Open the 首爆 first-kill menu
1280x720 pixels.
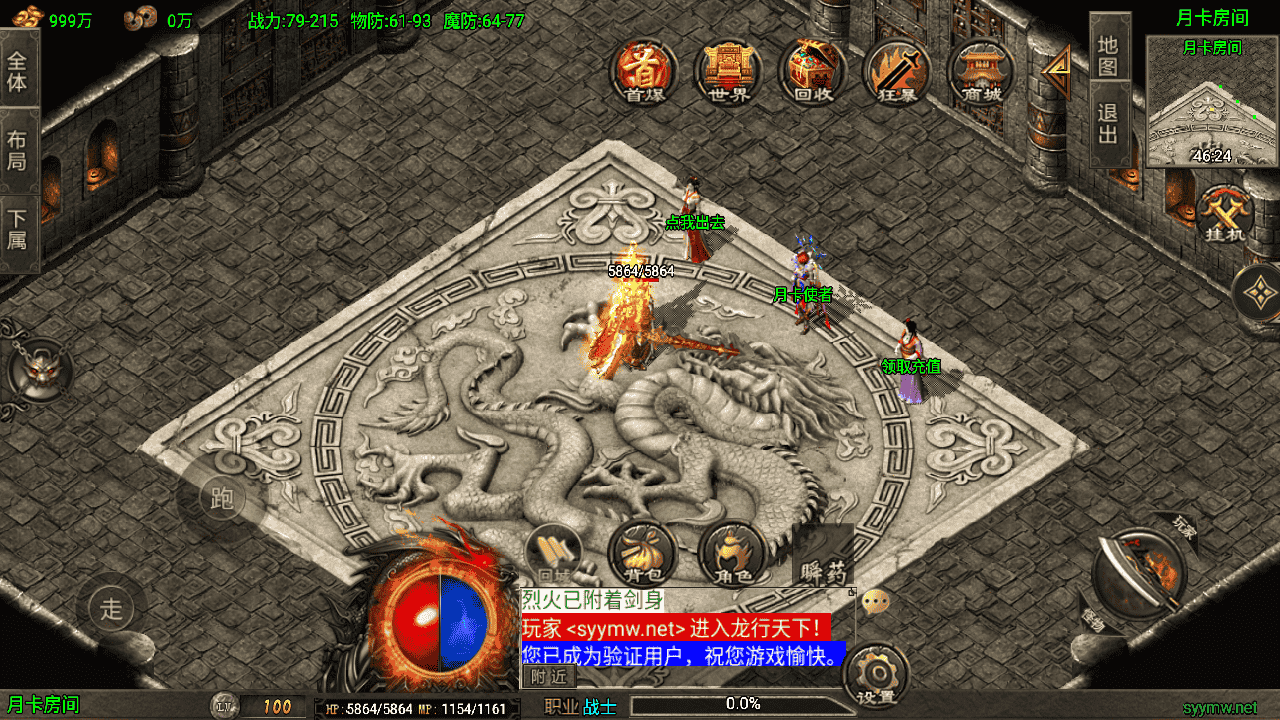(x=645, y=71)
